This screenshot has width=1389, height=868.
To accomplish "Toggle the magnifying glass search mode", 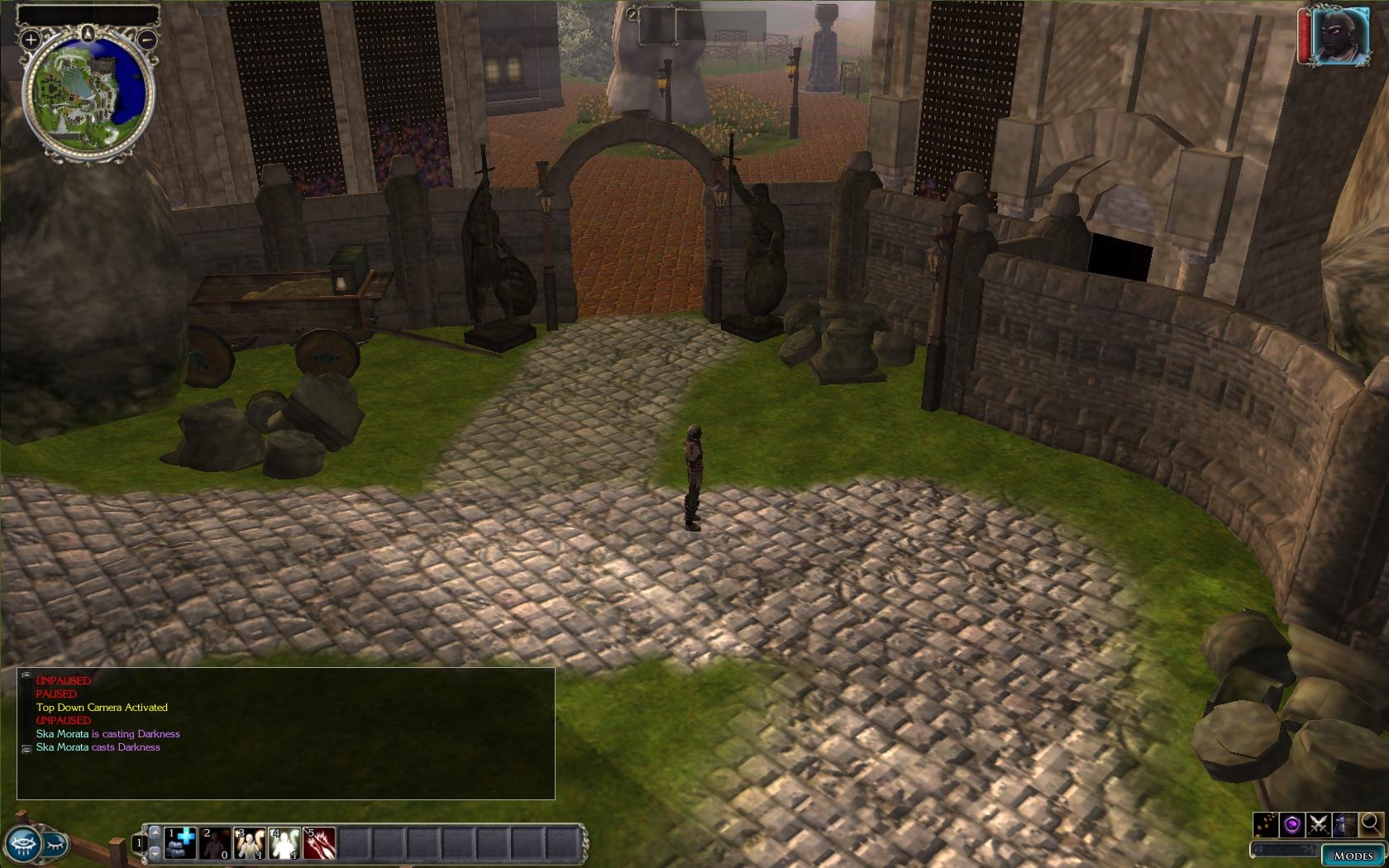I will click(x=1370, y=823).
